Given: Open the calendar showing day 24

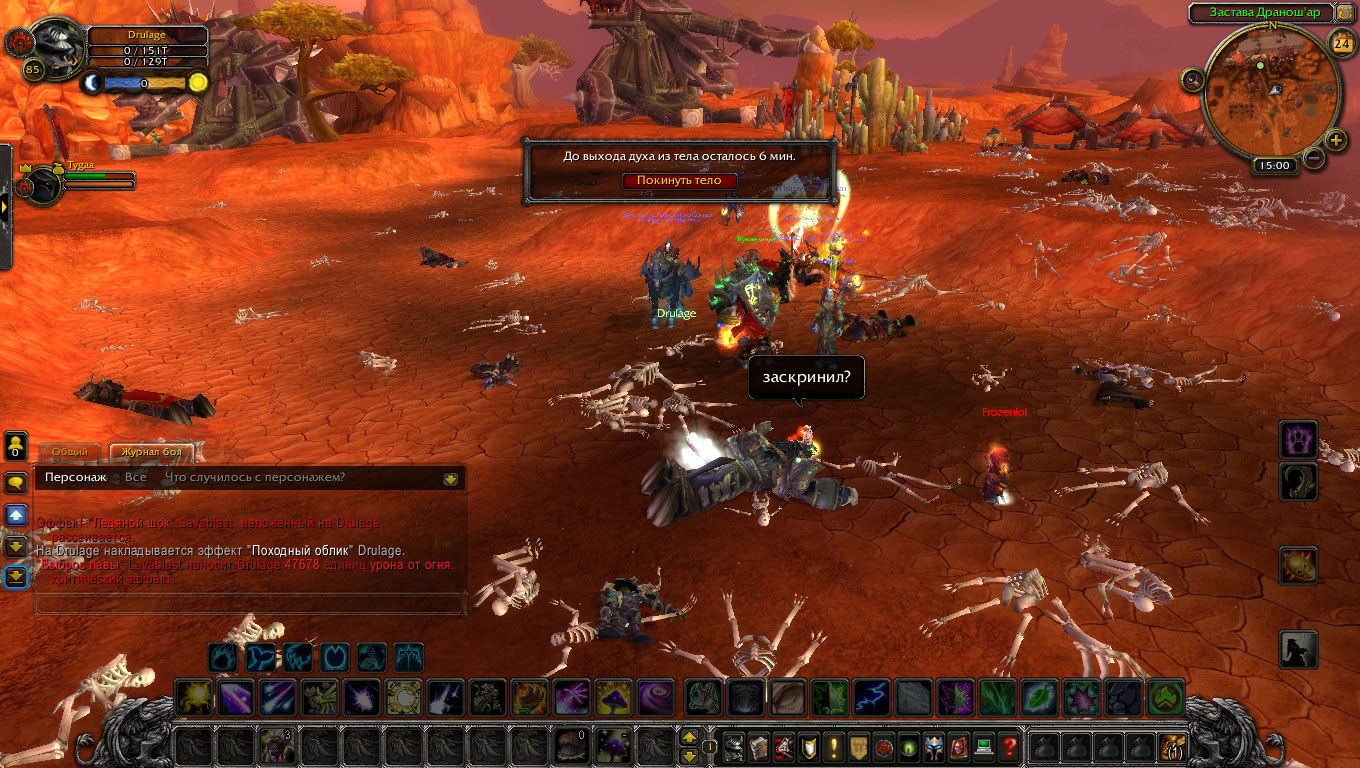Looking at the screenshot, I should click(x=1341, y=42).
